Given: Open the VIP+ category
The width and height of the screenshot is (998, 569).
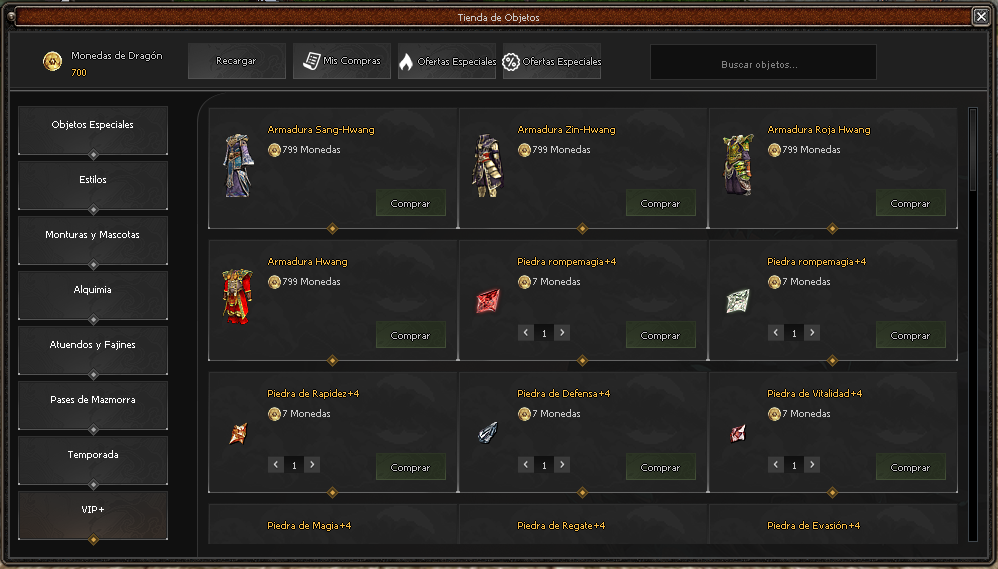Looking at the screenshot, I should pos(93,511).
